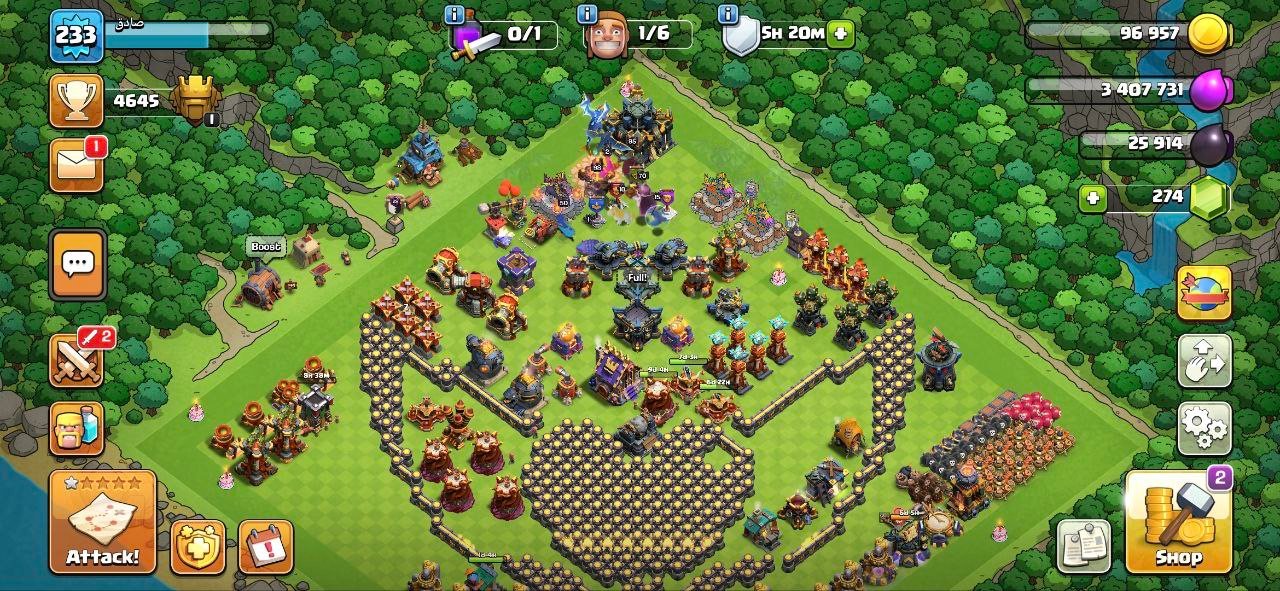
Task: Extend the shield with the green plus
Action: (x=840, y=33)
